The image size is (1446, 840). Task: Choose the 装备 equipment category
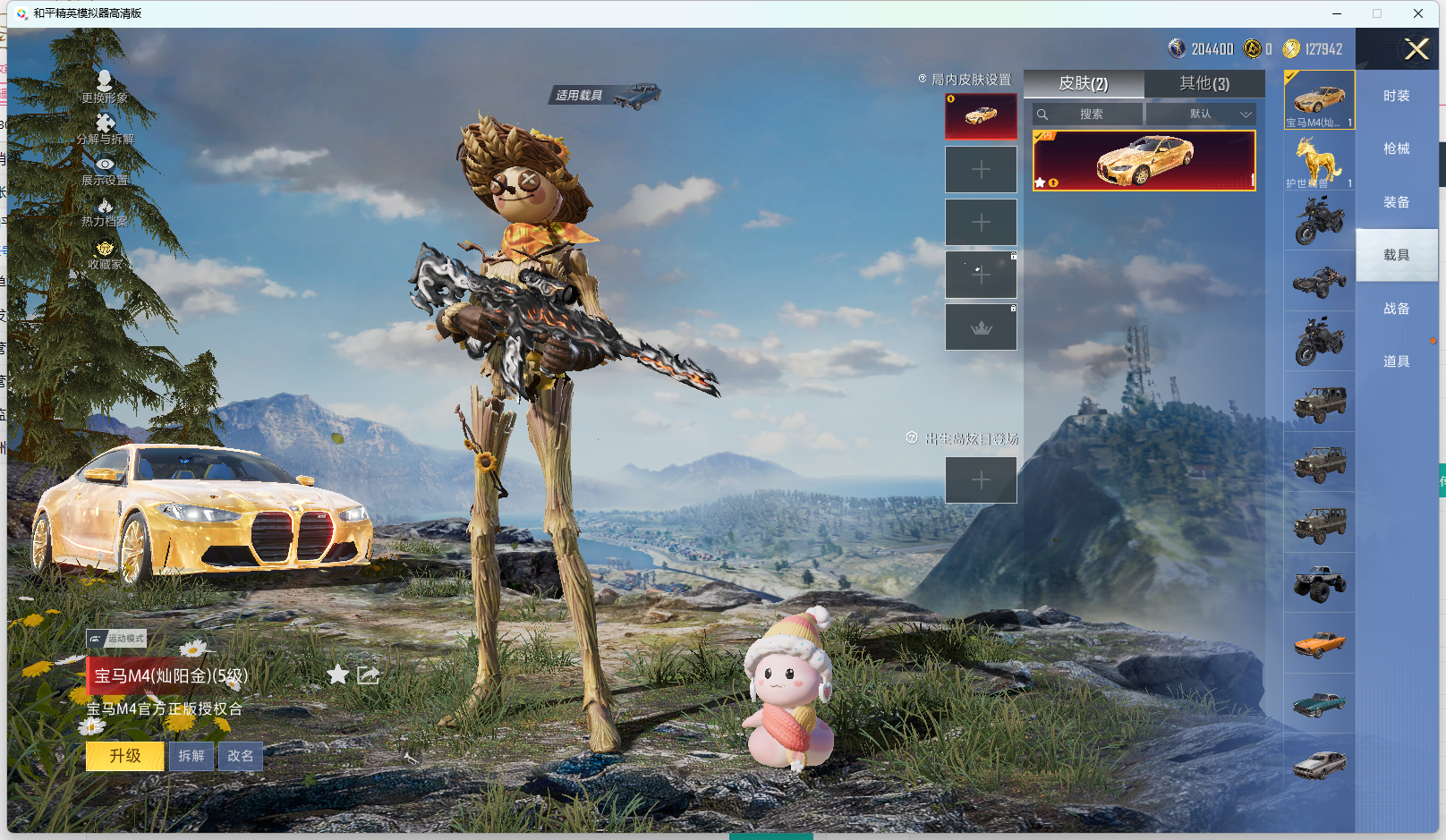(x=1396, y=202)
